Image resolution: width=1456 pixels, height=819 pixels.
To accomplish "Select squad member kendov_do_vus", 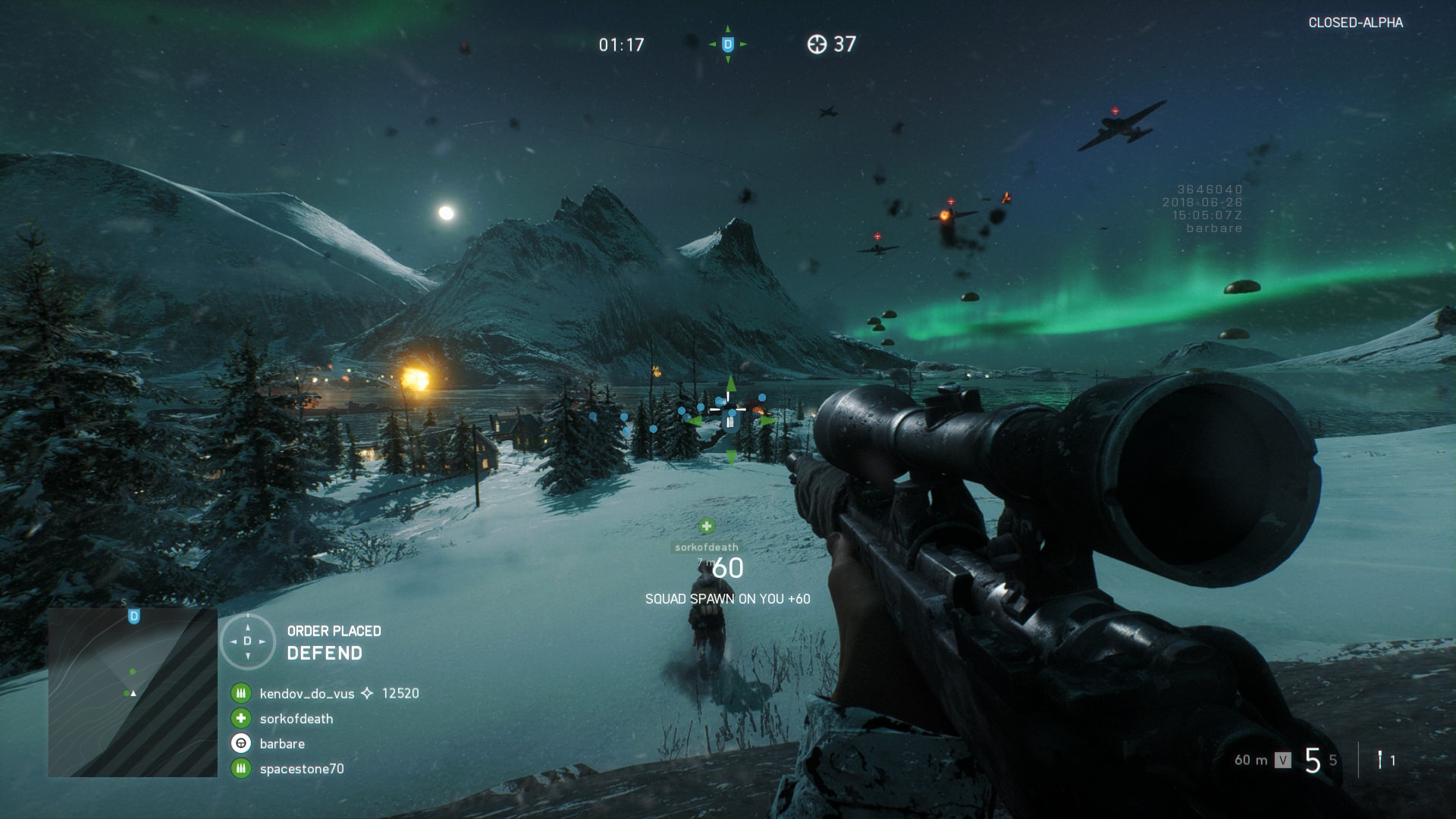I will click(306, 693).
